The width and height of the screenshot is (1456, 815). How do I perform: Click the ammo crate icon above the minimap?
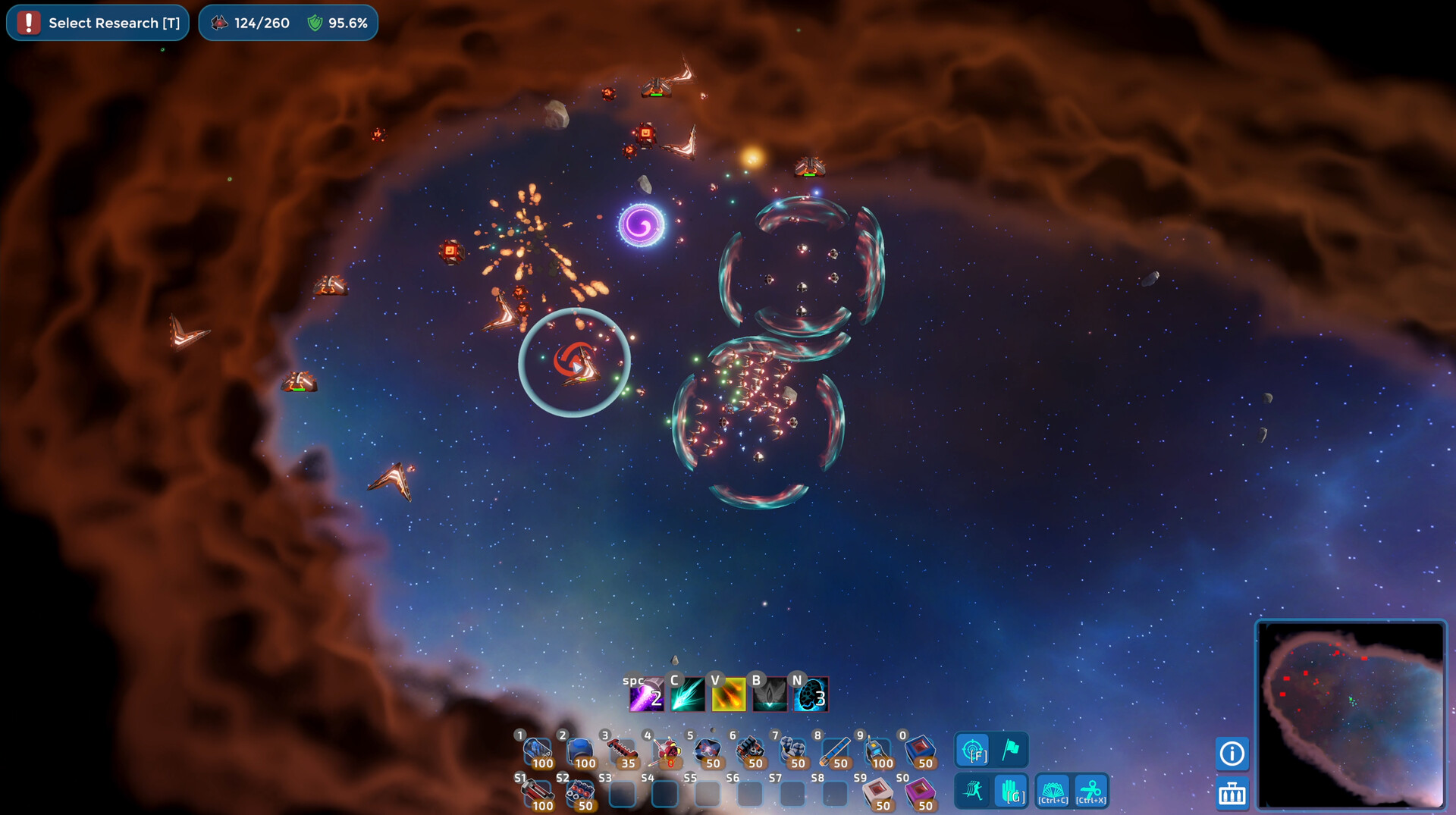pos(1232,794)
